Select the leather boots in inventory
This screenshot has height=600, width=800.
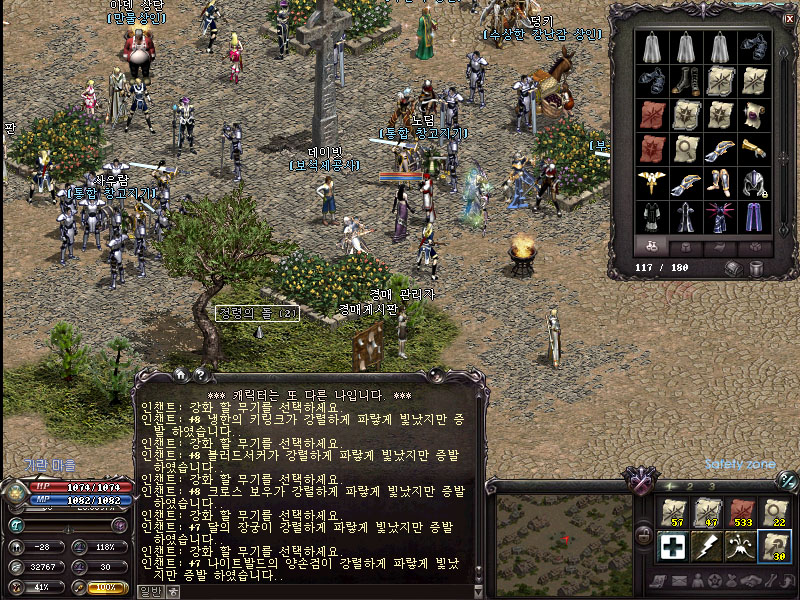[687, 81]
